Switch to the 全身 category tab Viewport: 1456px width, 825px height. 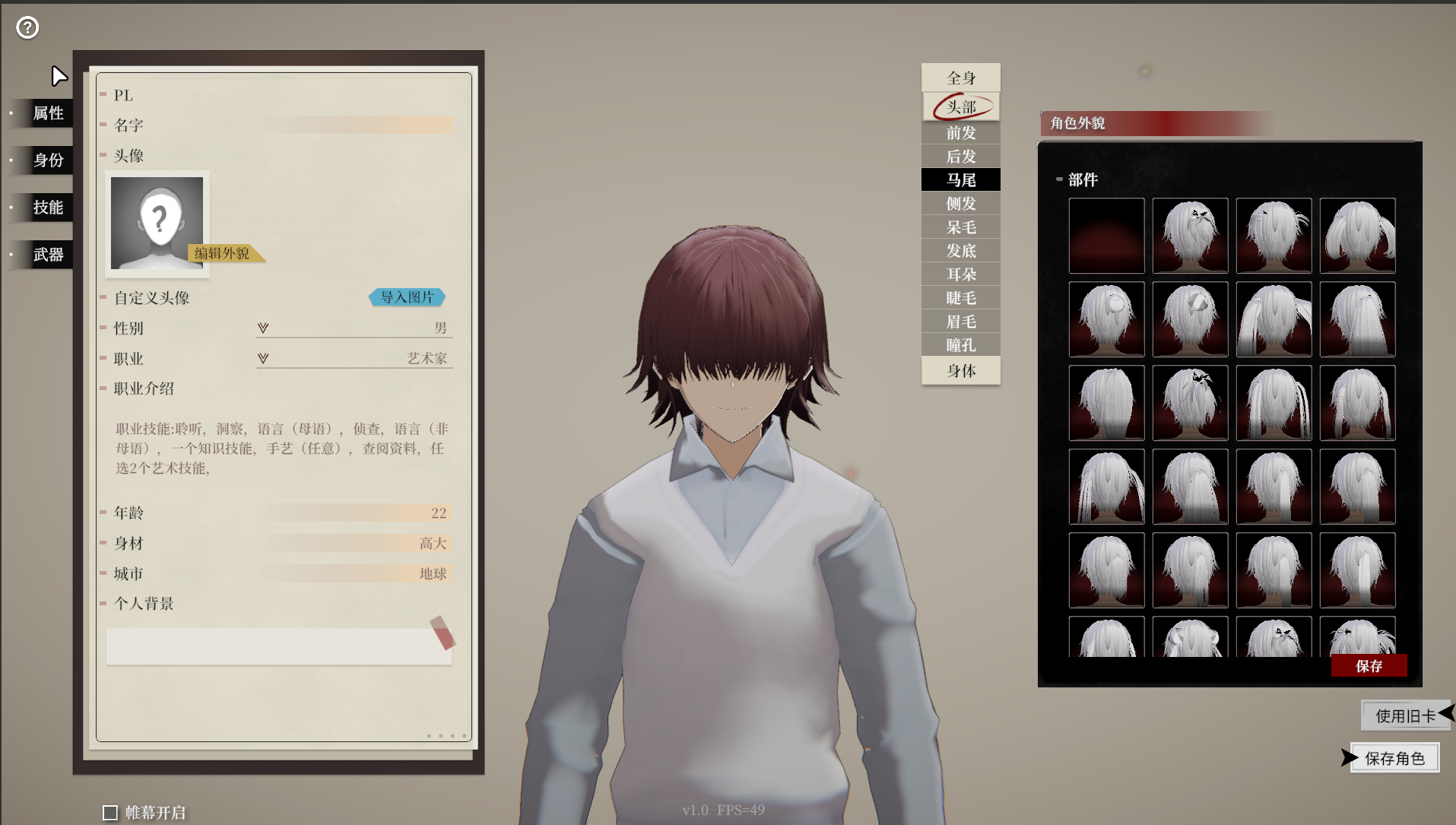tap(960, 77)
